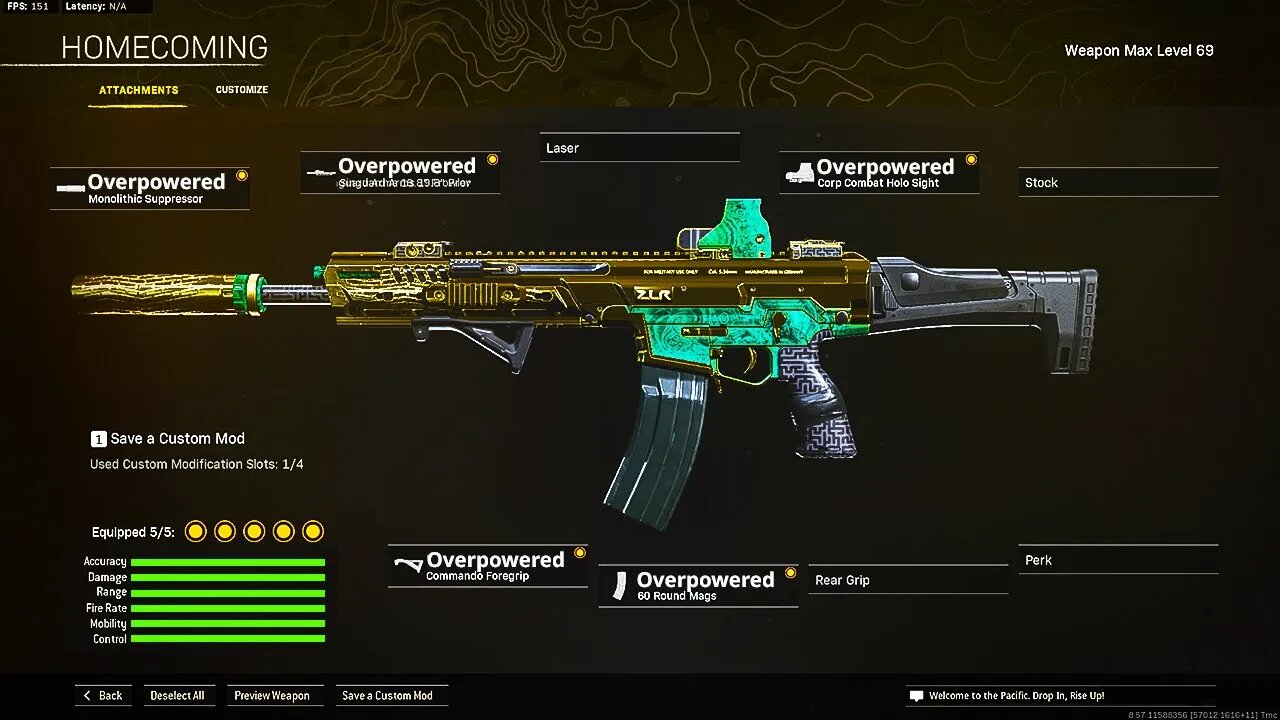Open the Stock attachment slot
This screenshot has width=1280, height=720.
[1117, 182]
